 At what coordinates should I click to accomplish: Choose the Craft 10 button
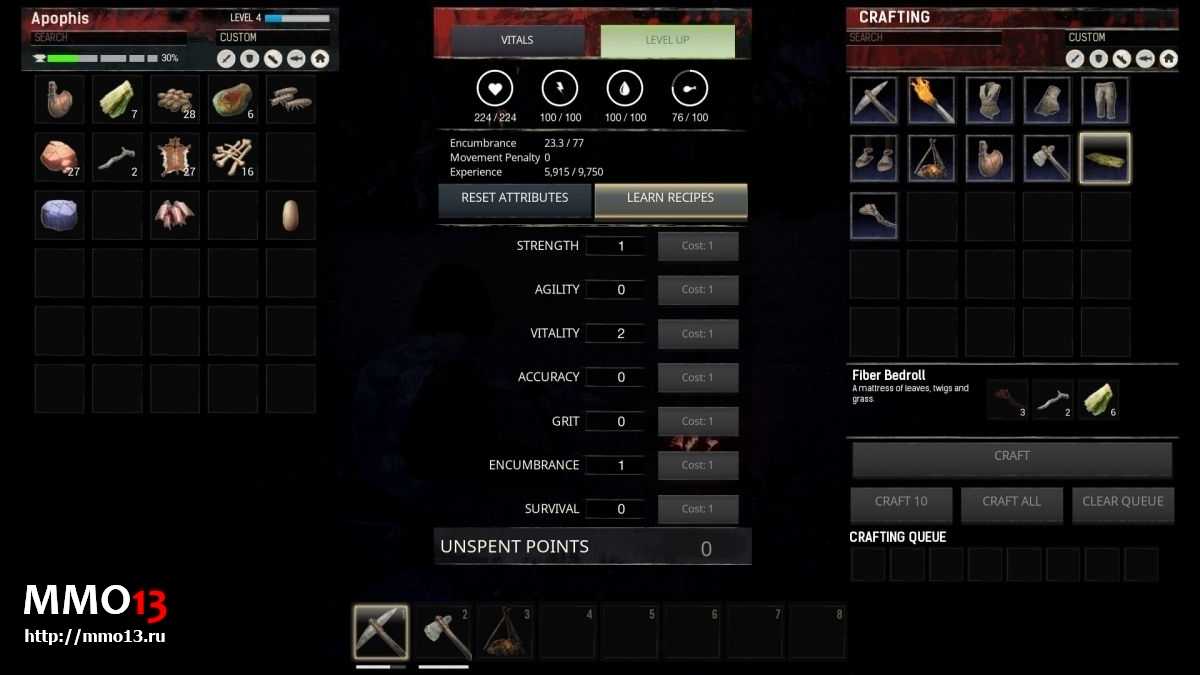900,502
